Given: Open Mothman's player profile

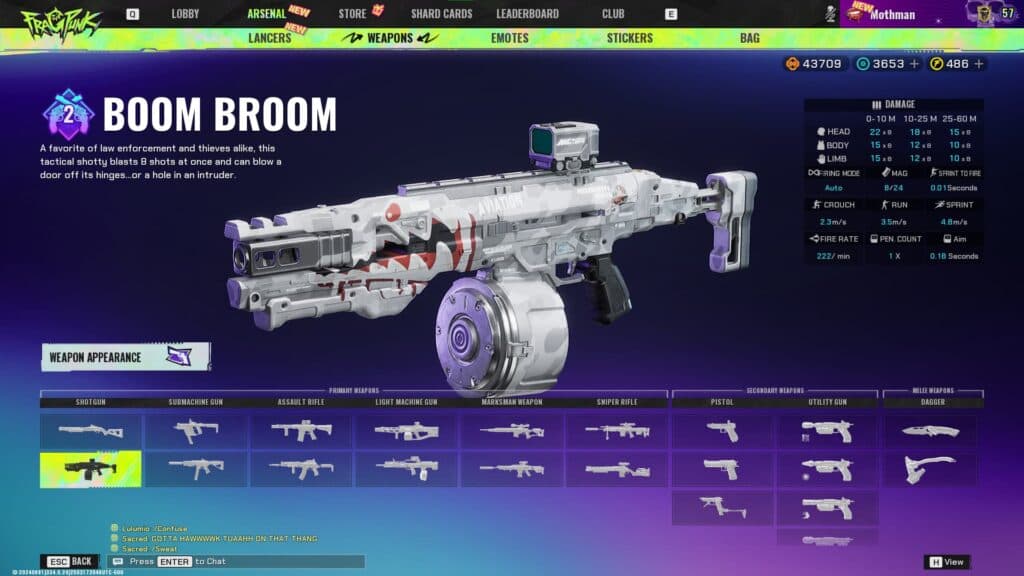Looking at the screenshot, I should pos(894,14).
